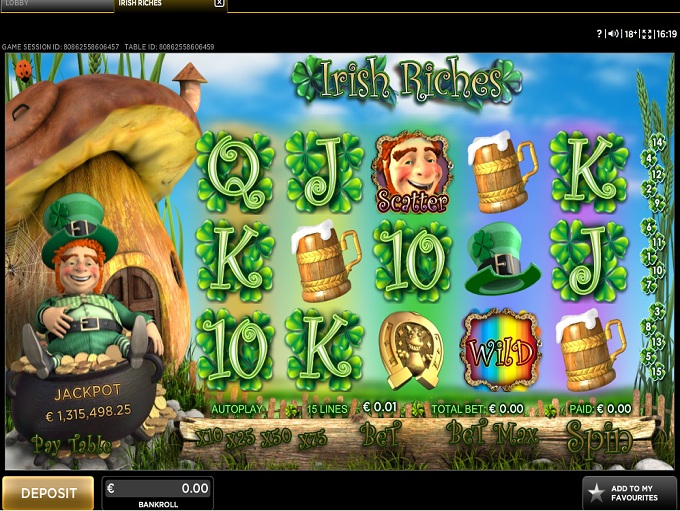Choose x75 autoplay spins
The image size is (680, 511).
point(311,437)
